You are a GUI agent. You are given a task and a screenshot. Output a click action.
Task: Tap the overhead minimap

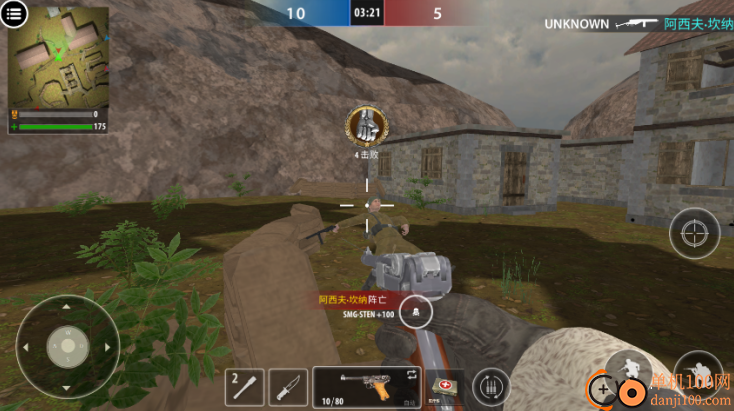click(60, 58)
